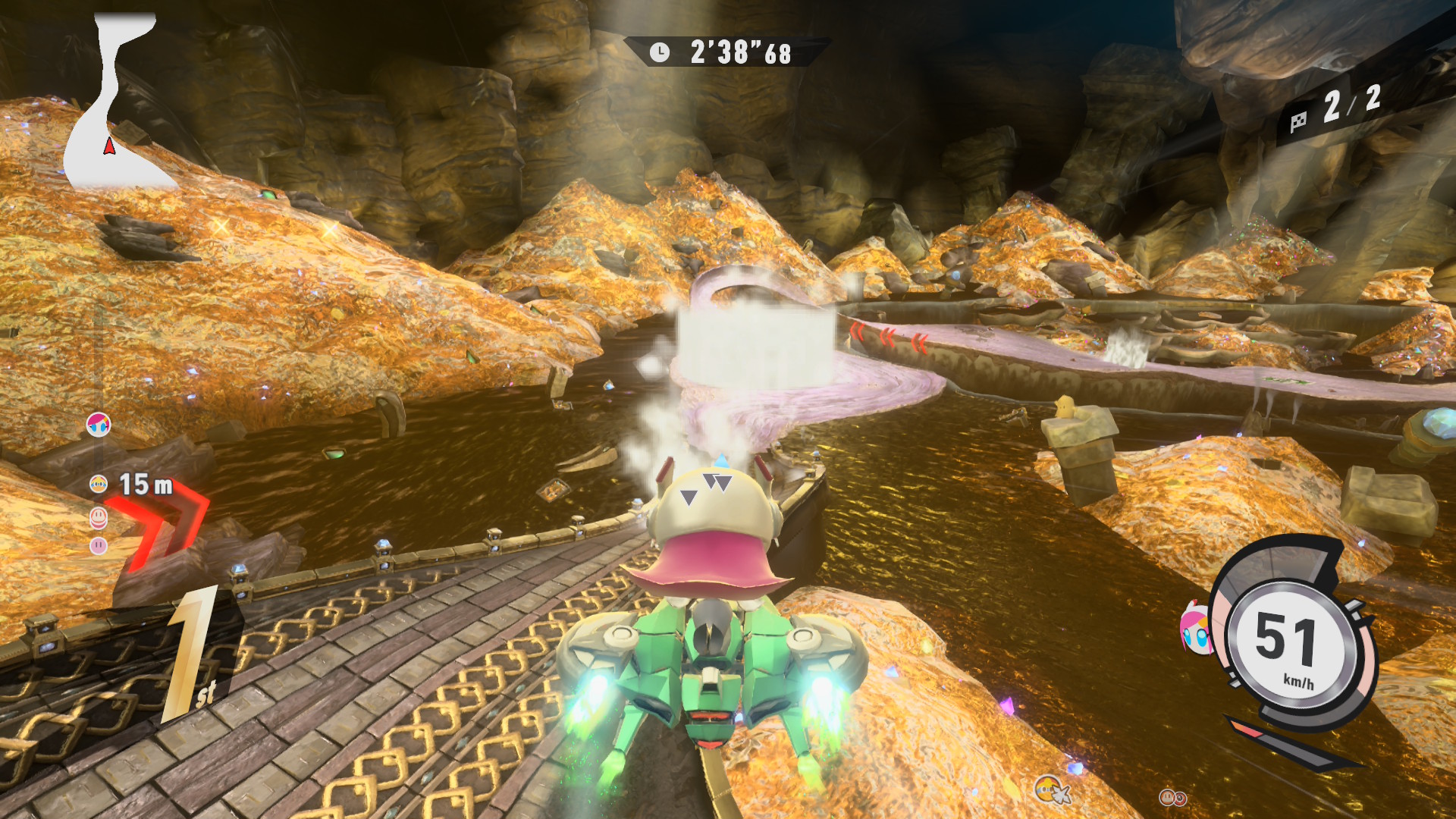Click the King Dedede star indicator icon

1051,790
